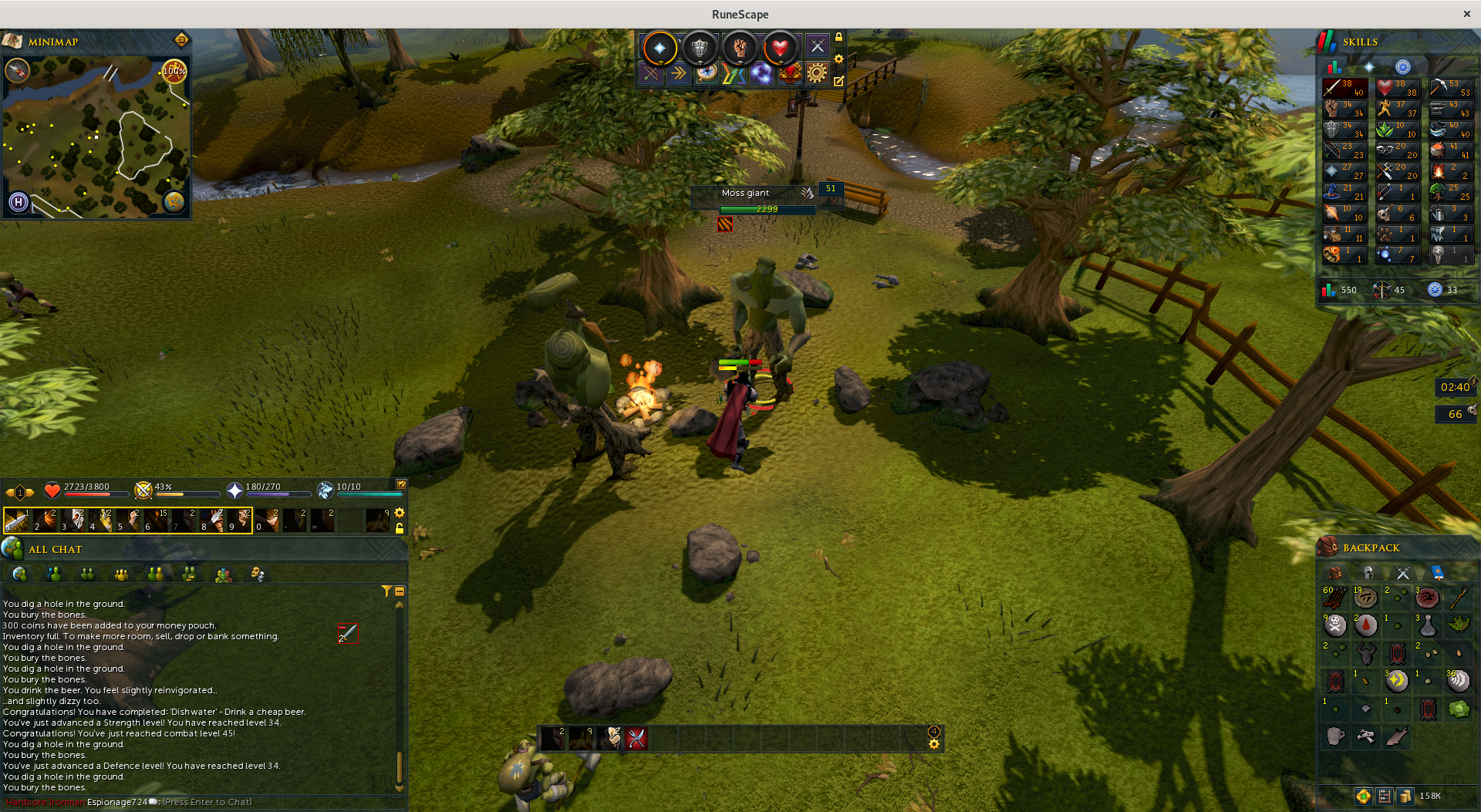This screenshot has height=812, width=1481.
Task: Open the compass ribbon menu icon
Action: [707, 73]
